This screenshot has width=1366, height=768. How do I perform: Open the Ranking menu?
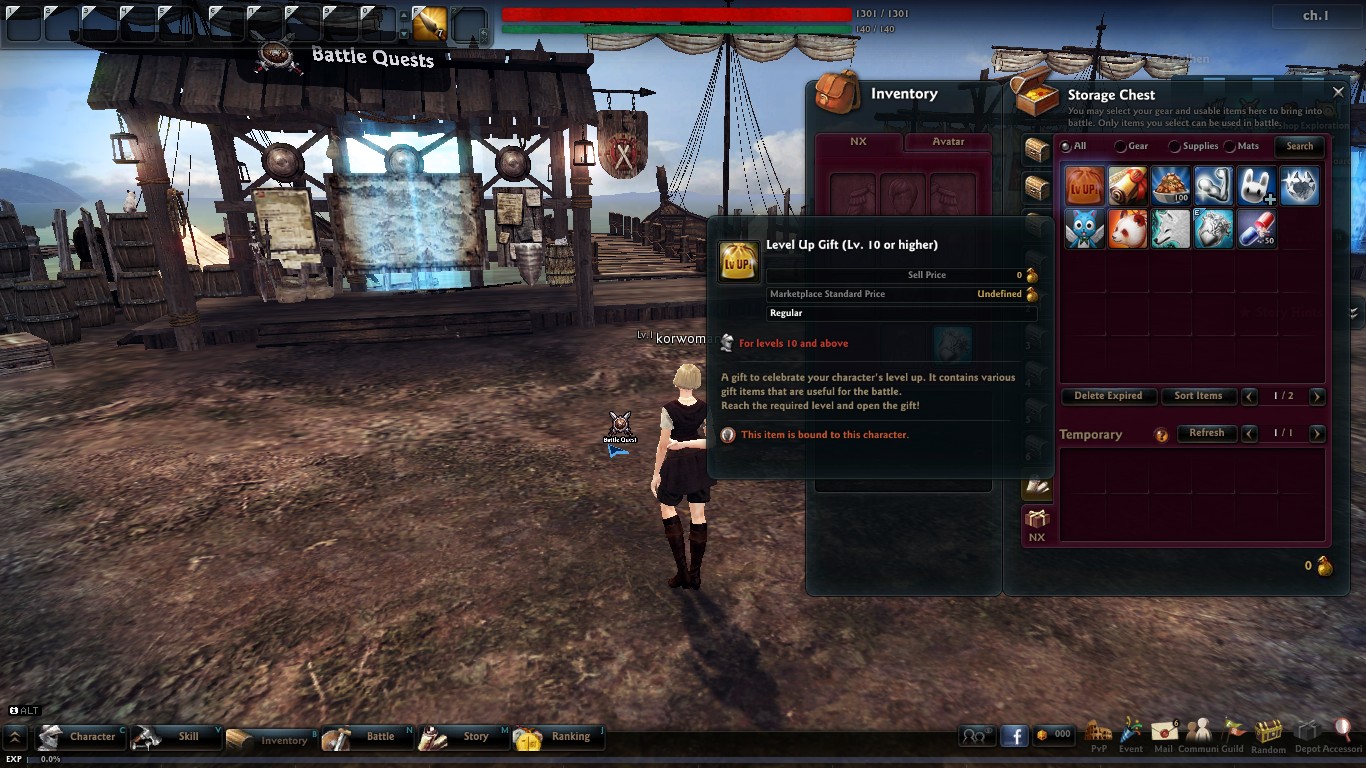tap(558, 737)
